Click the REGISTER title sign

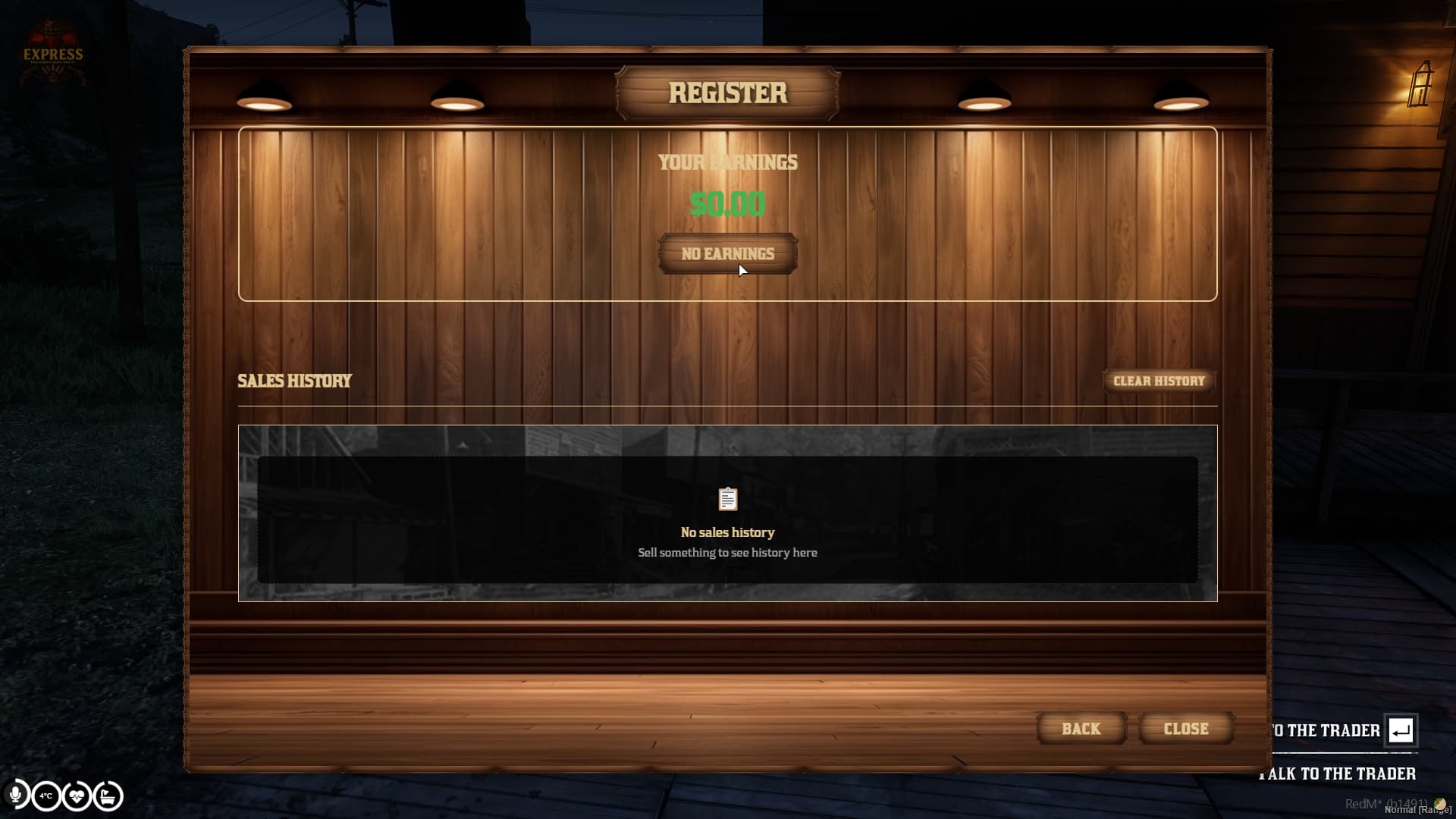pos(727,93)
